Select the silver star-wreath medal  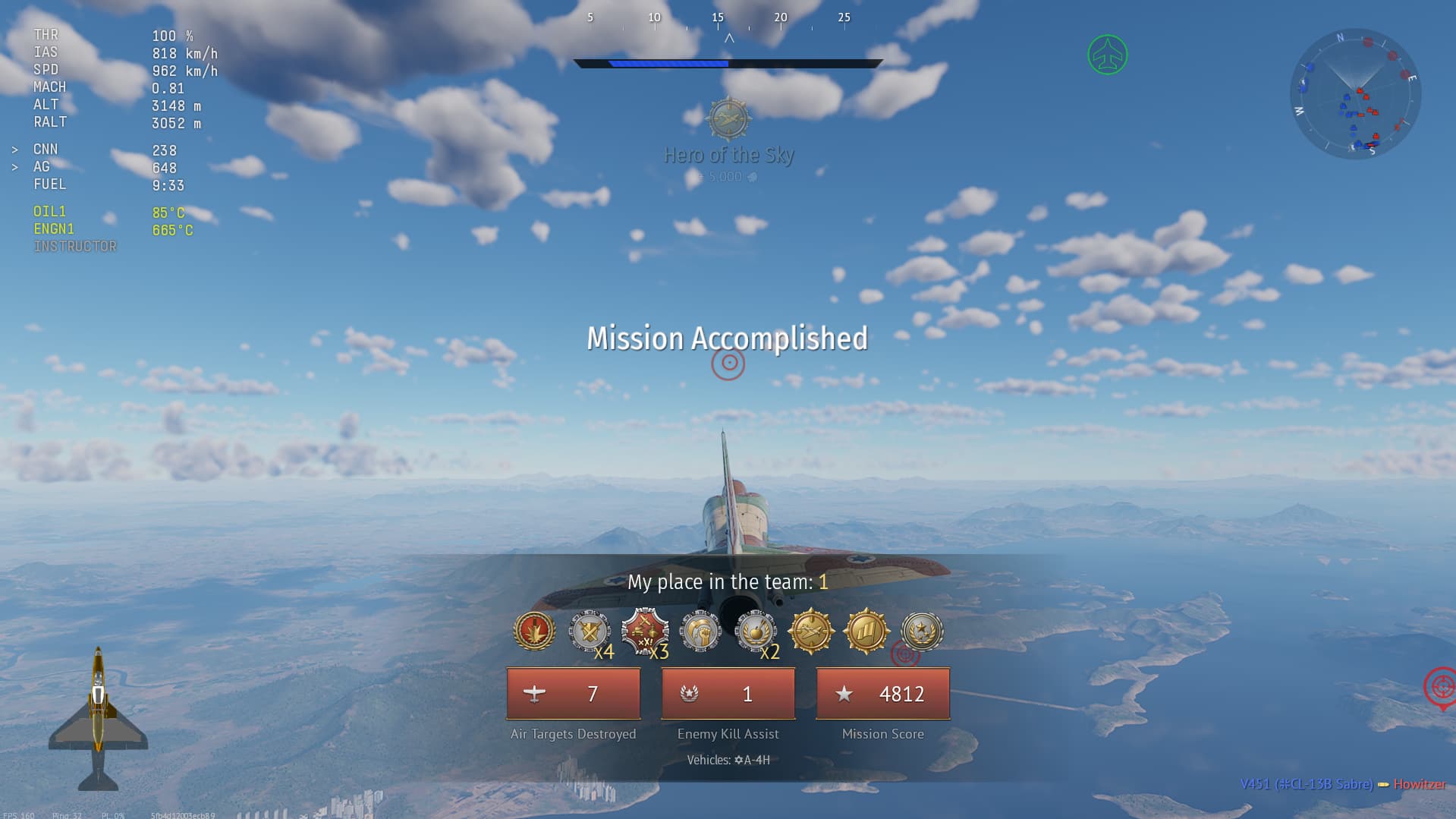tap(922, 632)
